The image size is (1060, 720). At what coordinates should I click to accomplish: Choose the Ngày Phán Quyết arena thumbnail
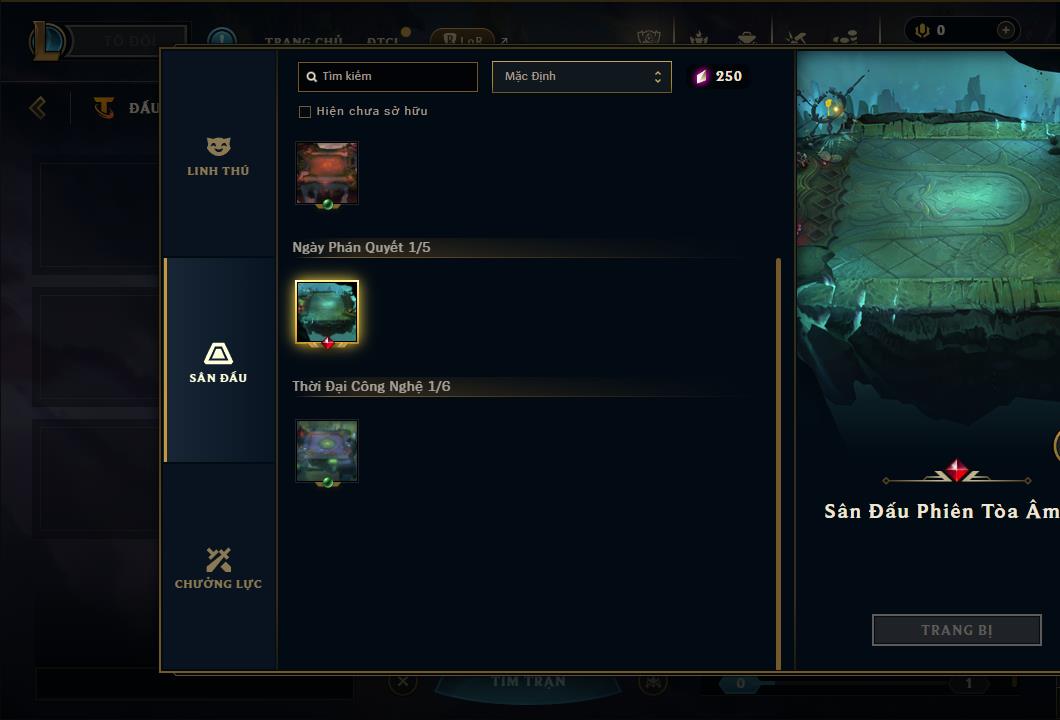(327, 311)
